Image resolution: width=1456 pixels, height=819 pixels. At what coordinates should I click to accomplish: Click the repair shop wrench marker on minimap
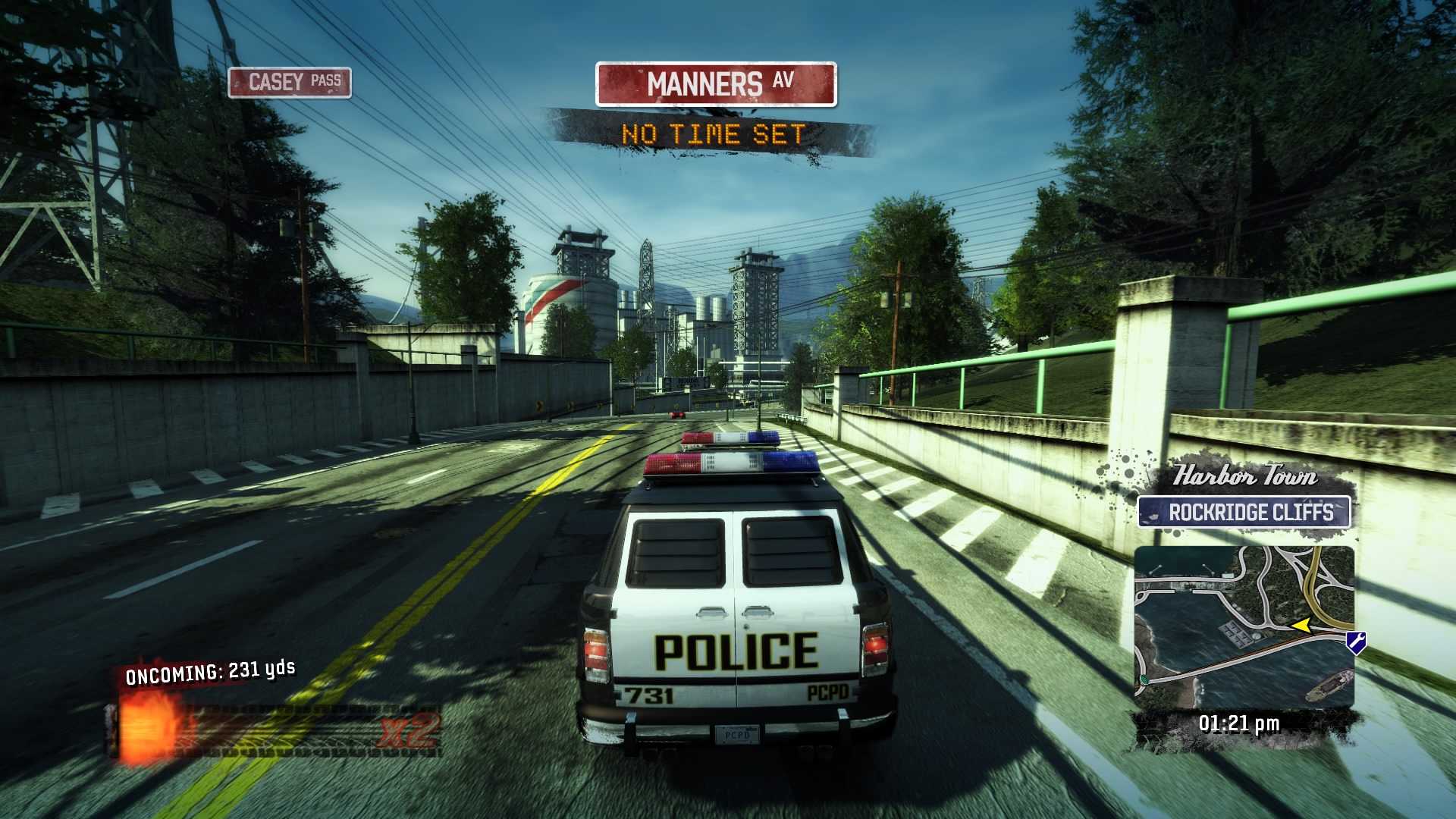click(1356, 642)
